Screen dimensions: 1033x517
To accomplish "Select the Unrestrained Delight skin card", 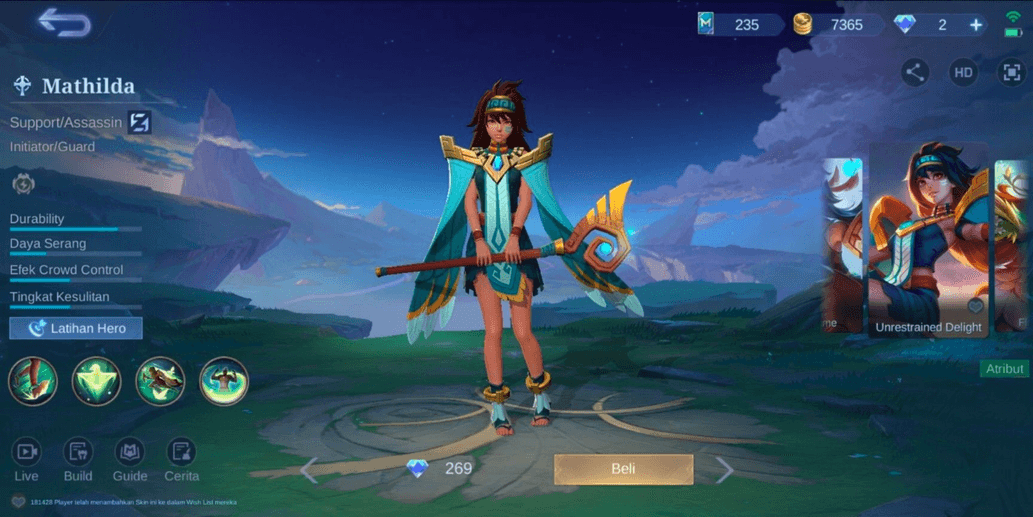I will pos(928,240).
